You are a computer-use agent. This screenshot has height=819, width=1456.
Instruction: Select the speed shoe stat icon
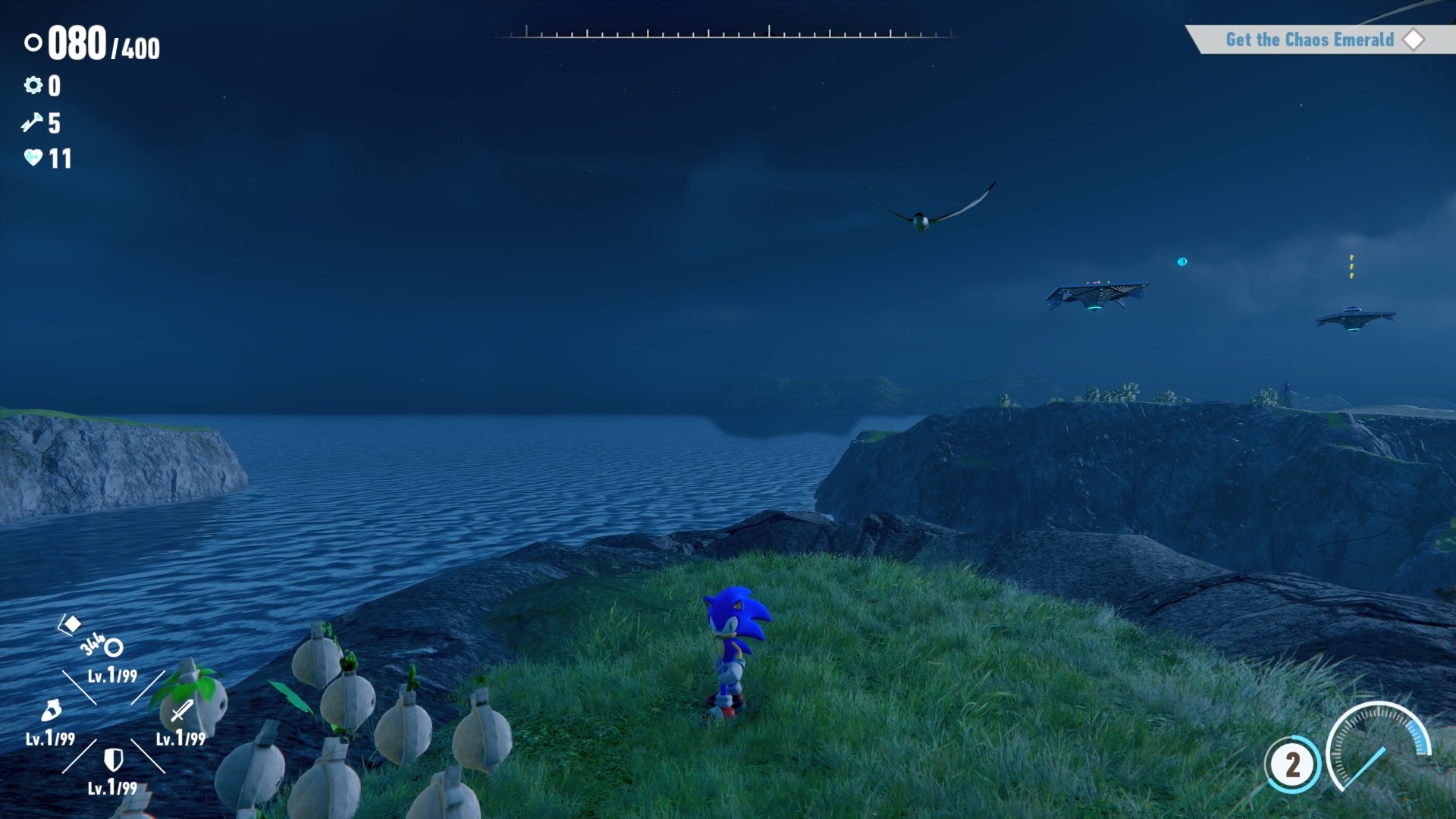tap(51, 711)
